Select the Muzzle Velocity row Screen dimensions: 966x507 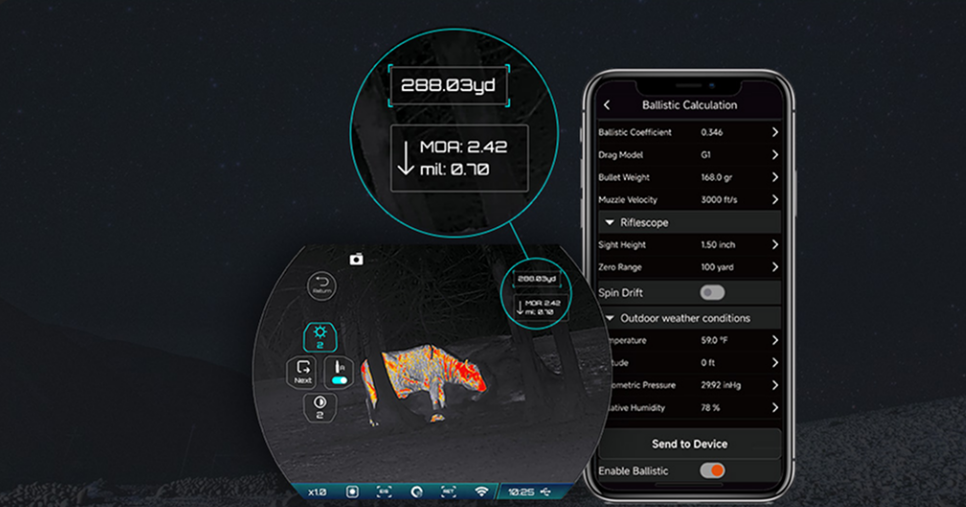pyautogui.click(x=688, y=200)
